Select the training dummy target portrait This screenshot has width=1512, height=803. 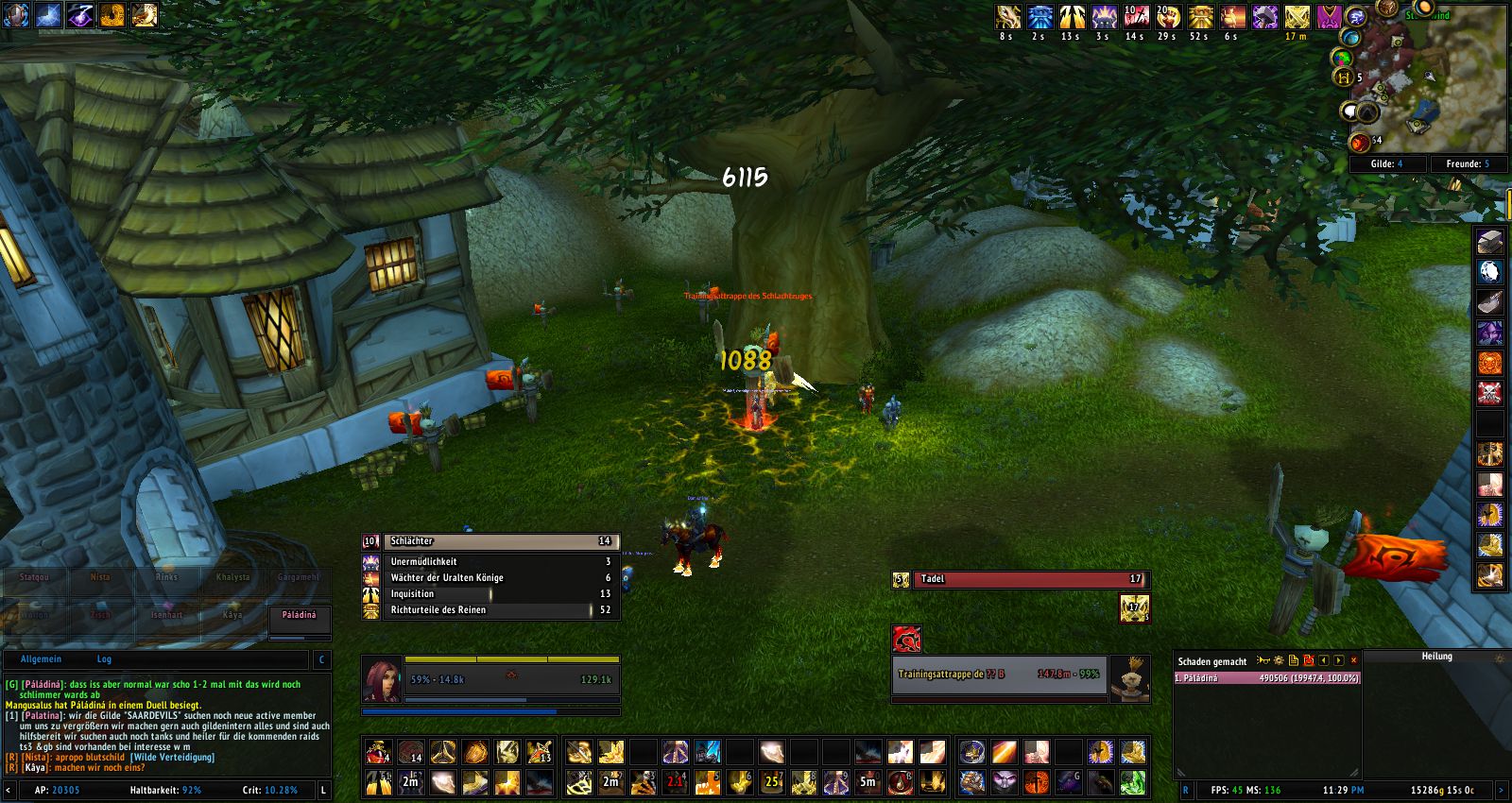click(x=1128, y=678)
